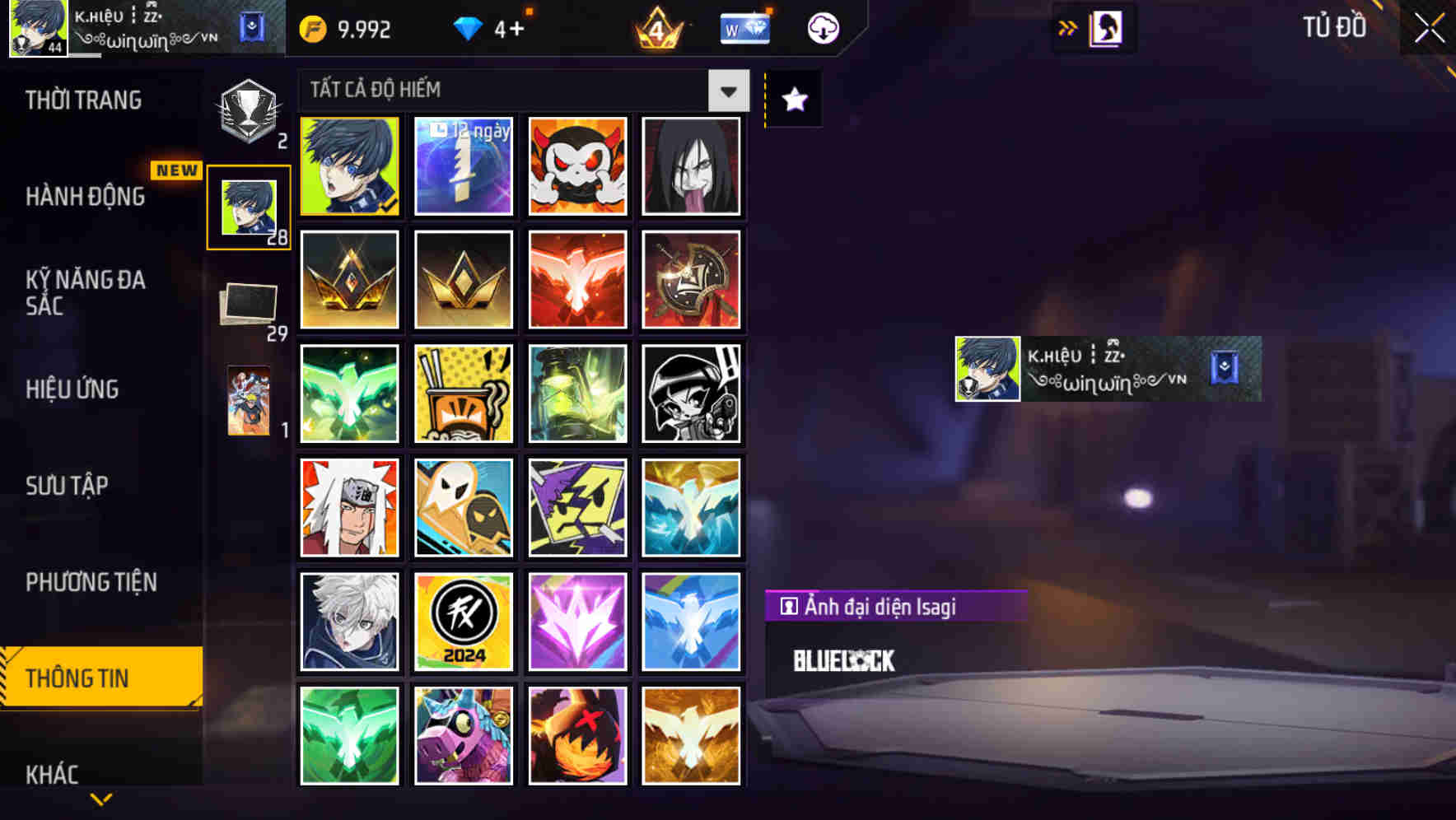Select the Isagi Bluelock avatar thumbnail

click(348, 165)
